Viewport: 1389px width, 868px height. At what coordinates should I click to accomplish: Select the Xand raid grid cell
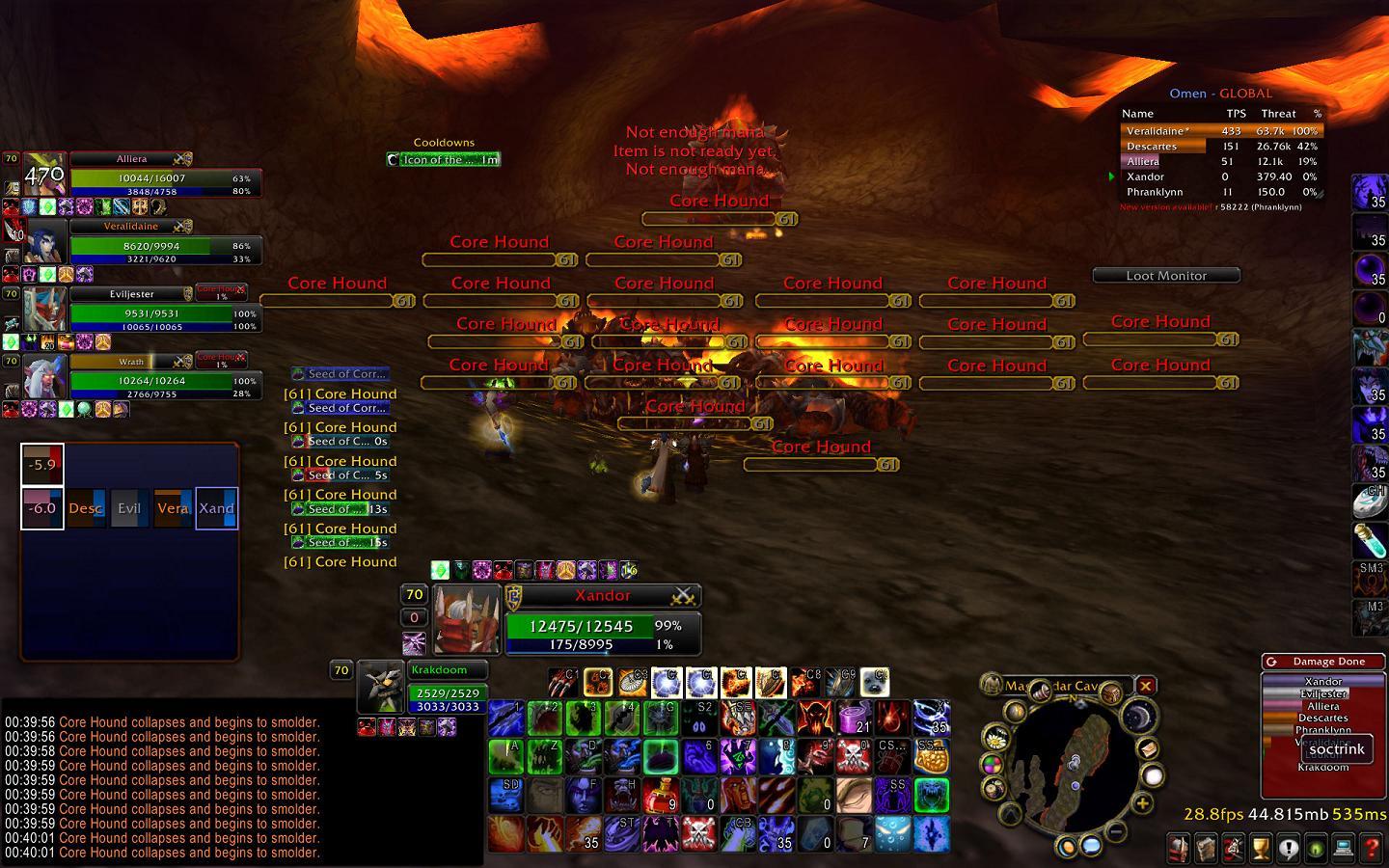tap(216, 508)
